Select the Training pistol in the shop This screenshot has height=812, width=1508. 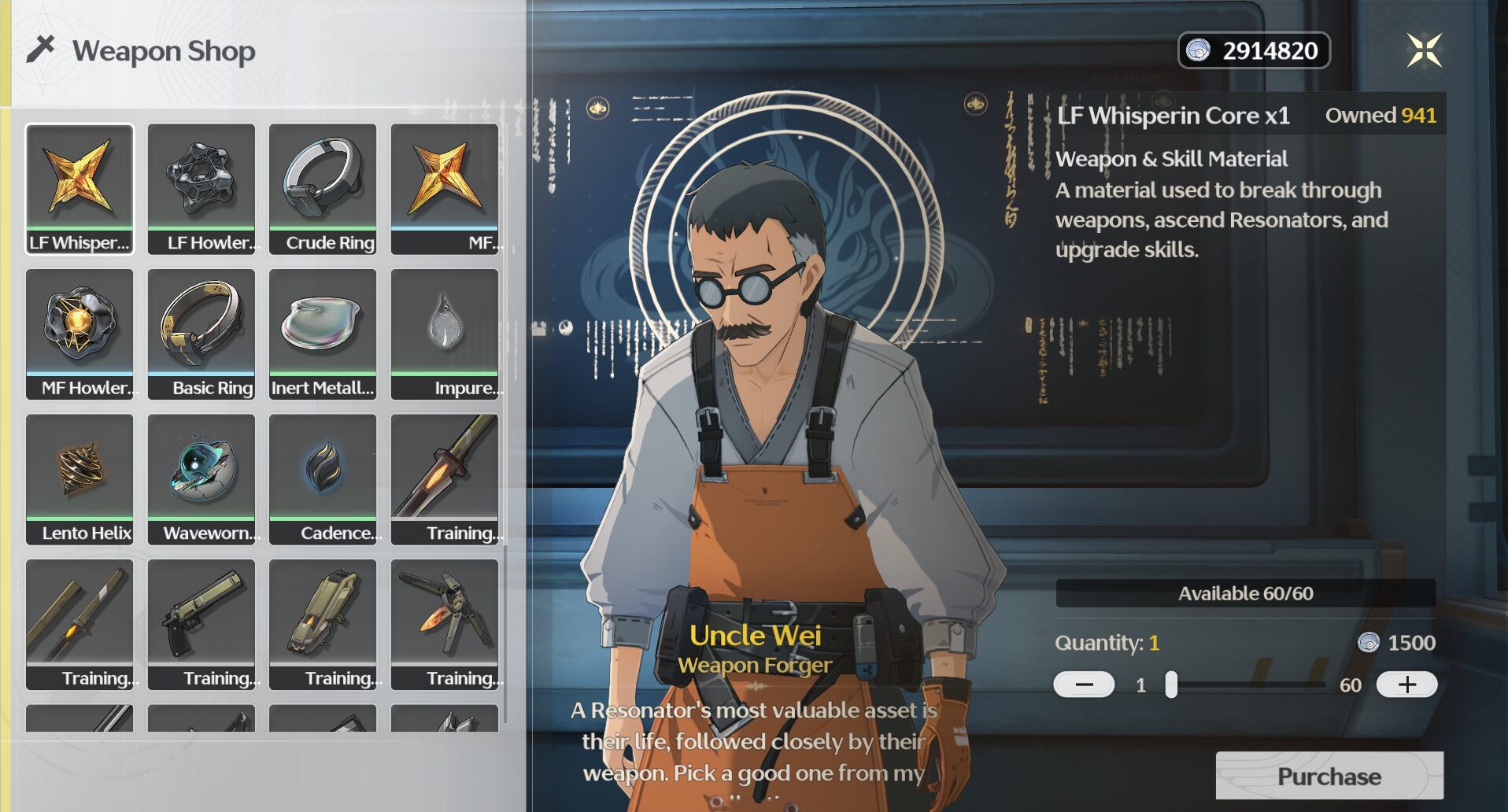pos(201,622)
